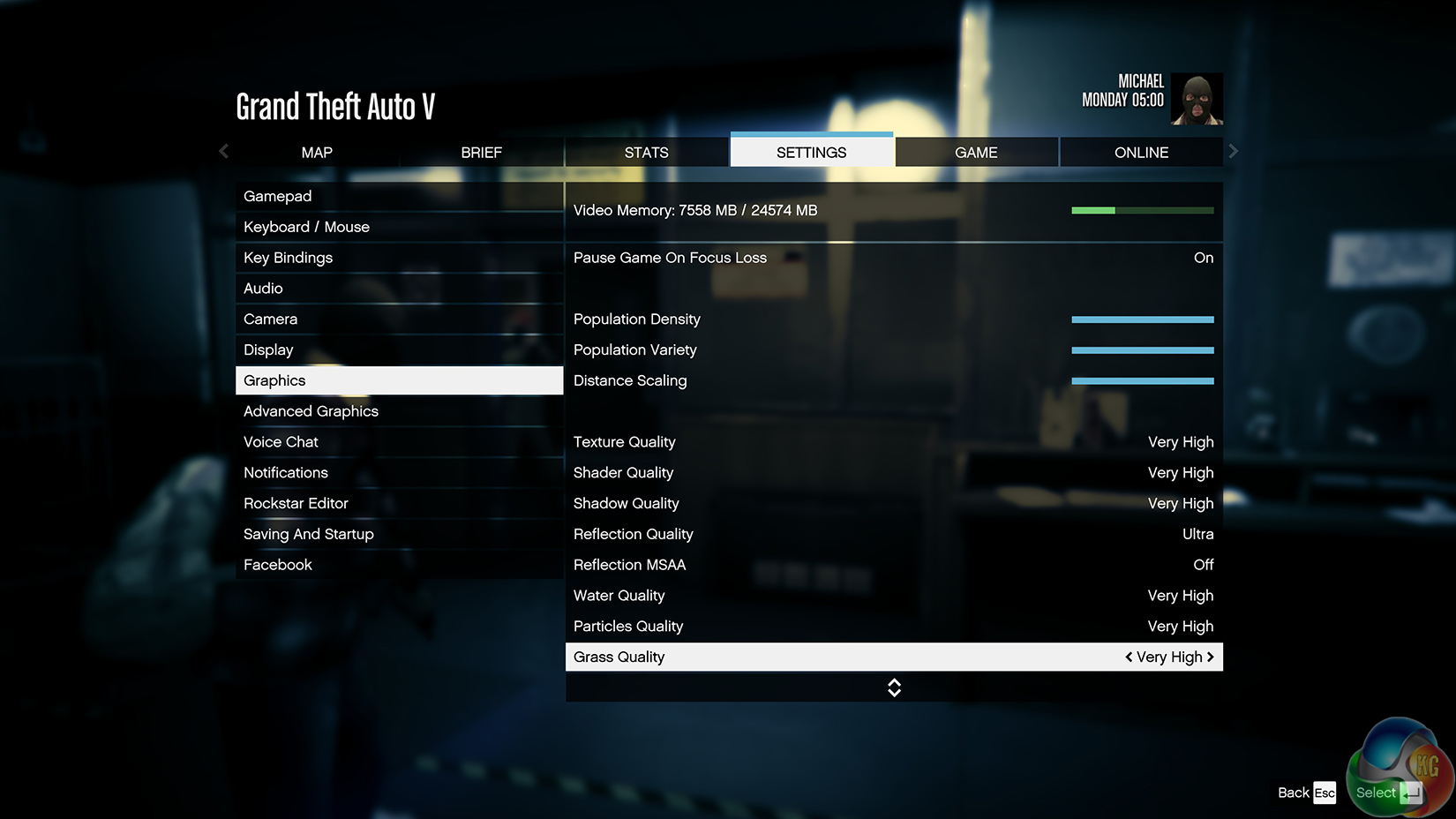Viewport: 1456px width, 819px height.
Task: Decrease Grass Quality with left arrow
Action: click(x=1129, y=657)
